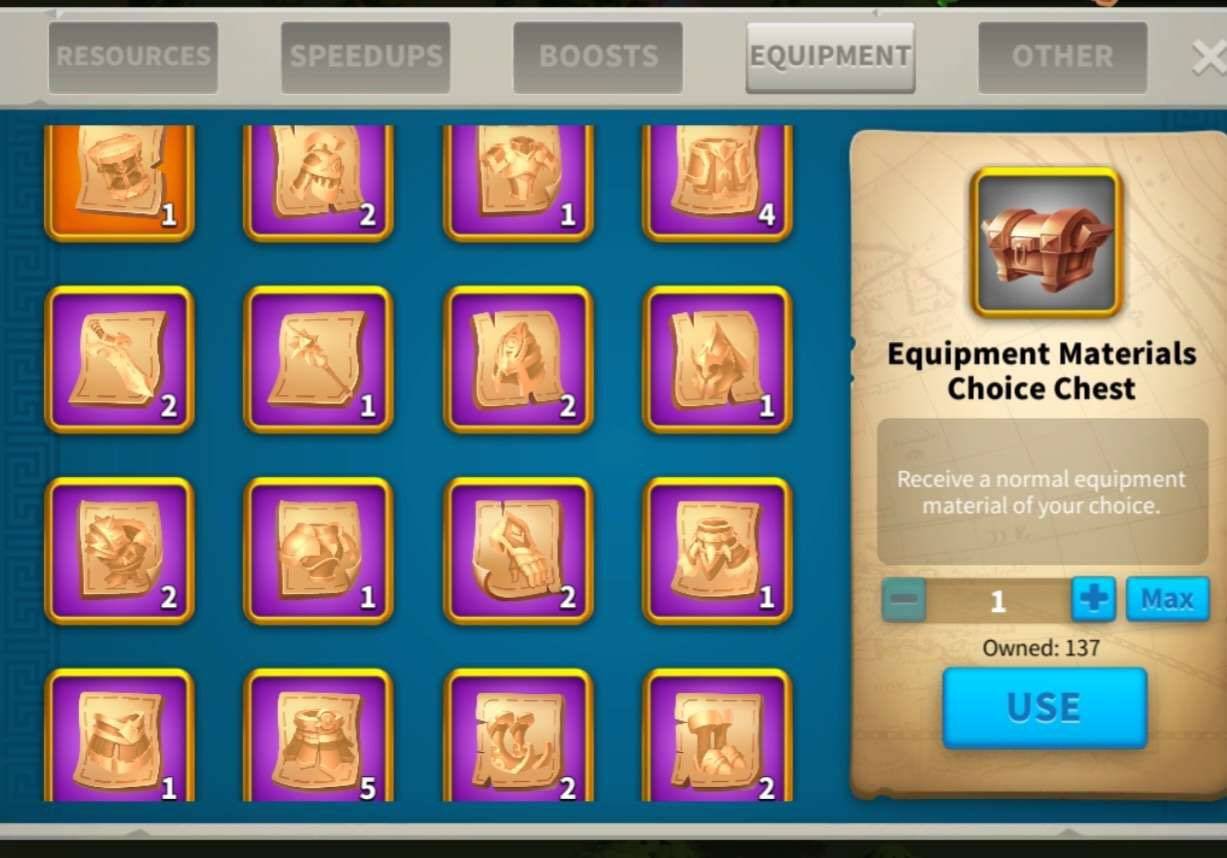Switch to the Other tab

pyautogui.click(x=1062, y=57)
